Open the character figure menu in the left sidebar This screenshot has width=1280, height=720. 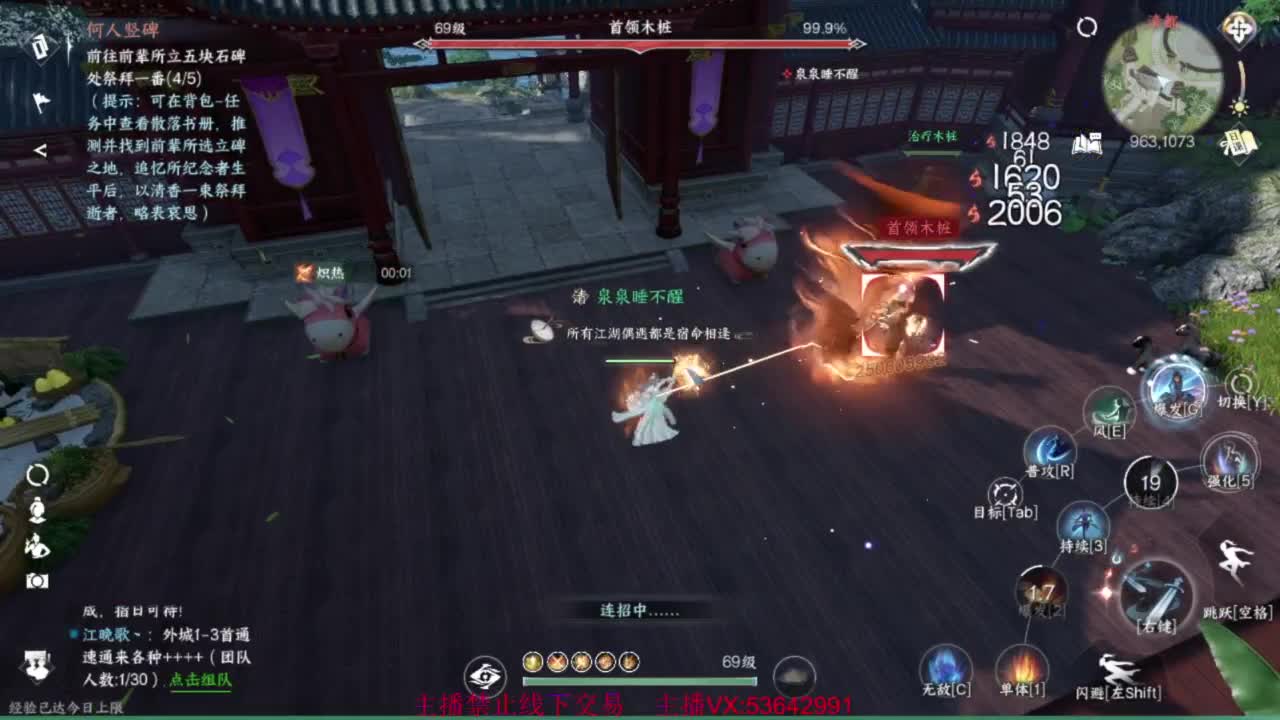pos(37,510)
